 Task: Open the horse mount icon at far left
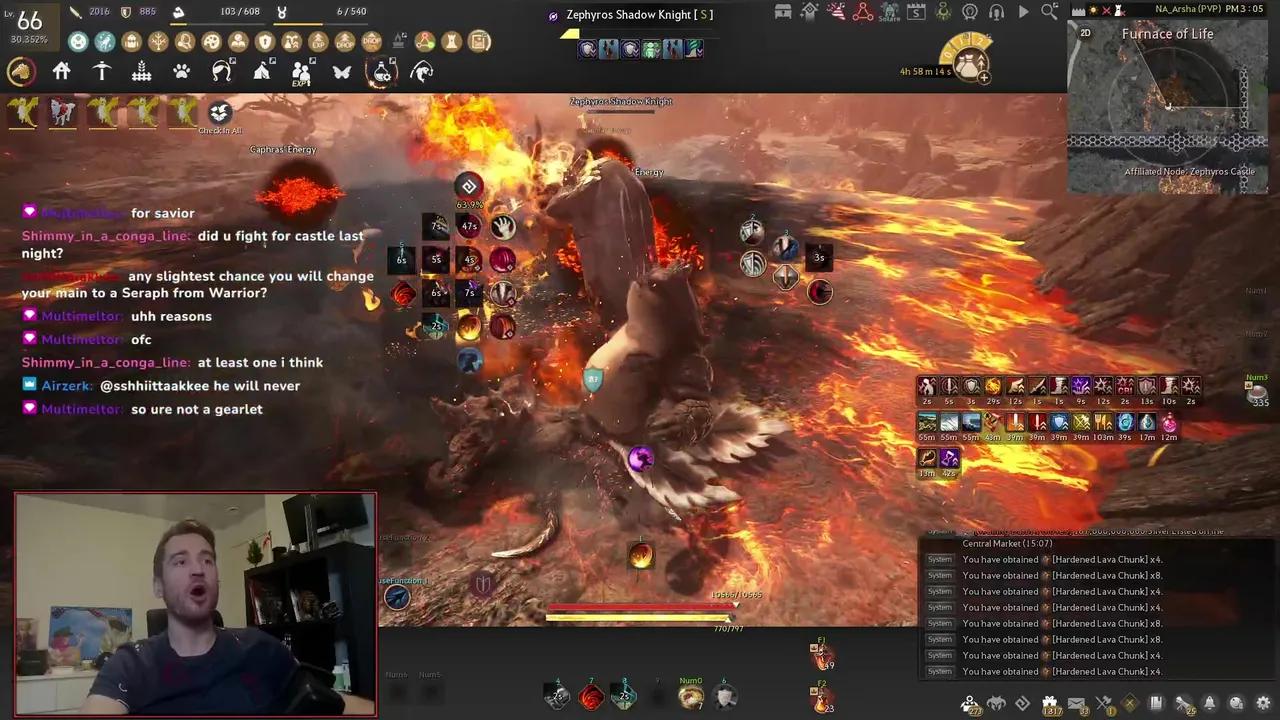pyautogui.click(x=22, y=70)
